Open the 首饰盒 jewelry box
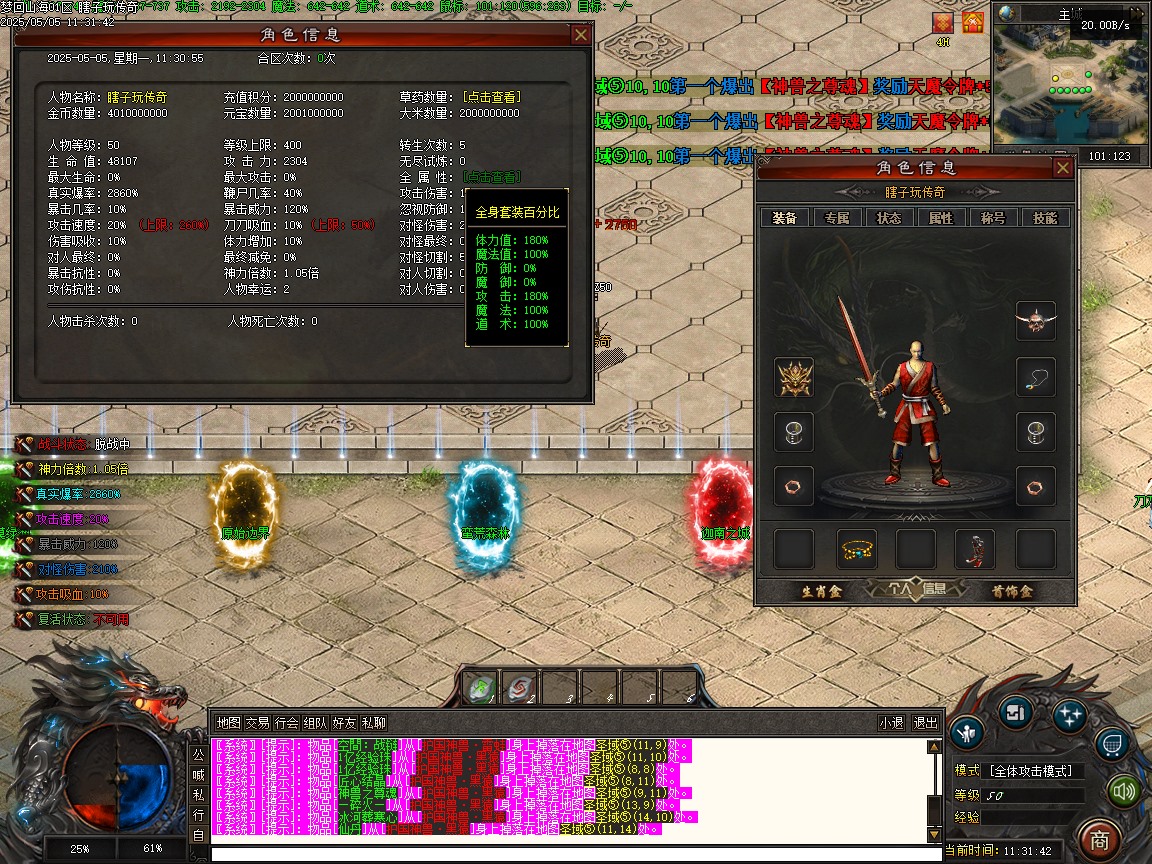This screenshot has height=864, width=1152. (x=1011, y=591)
